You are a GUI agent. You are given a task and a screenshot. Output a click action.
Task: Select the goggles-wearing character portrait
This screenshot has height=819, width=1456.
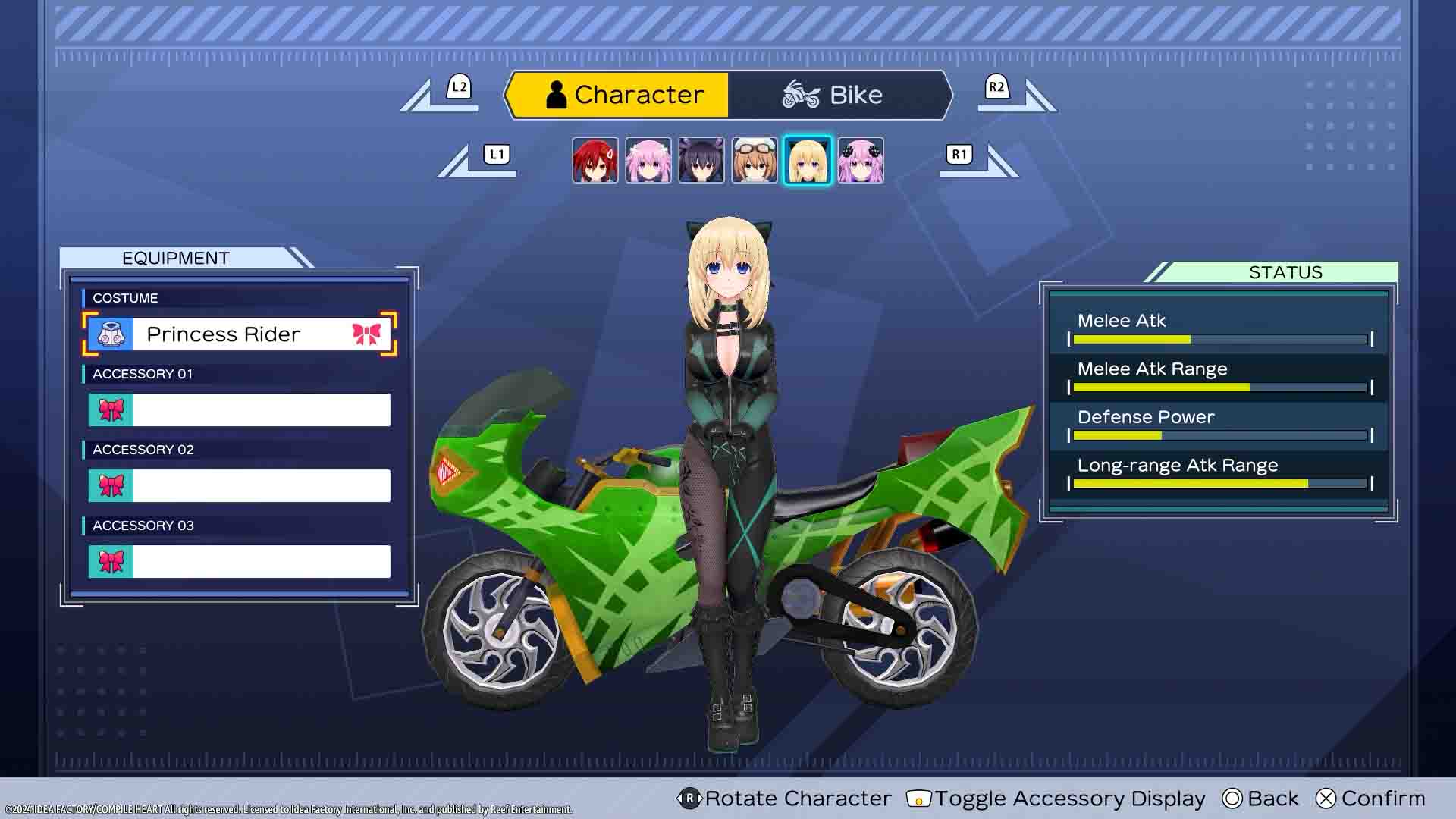pyautogui.click(x=755, y=159)
